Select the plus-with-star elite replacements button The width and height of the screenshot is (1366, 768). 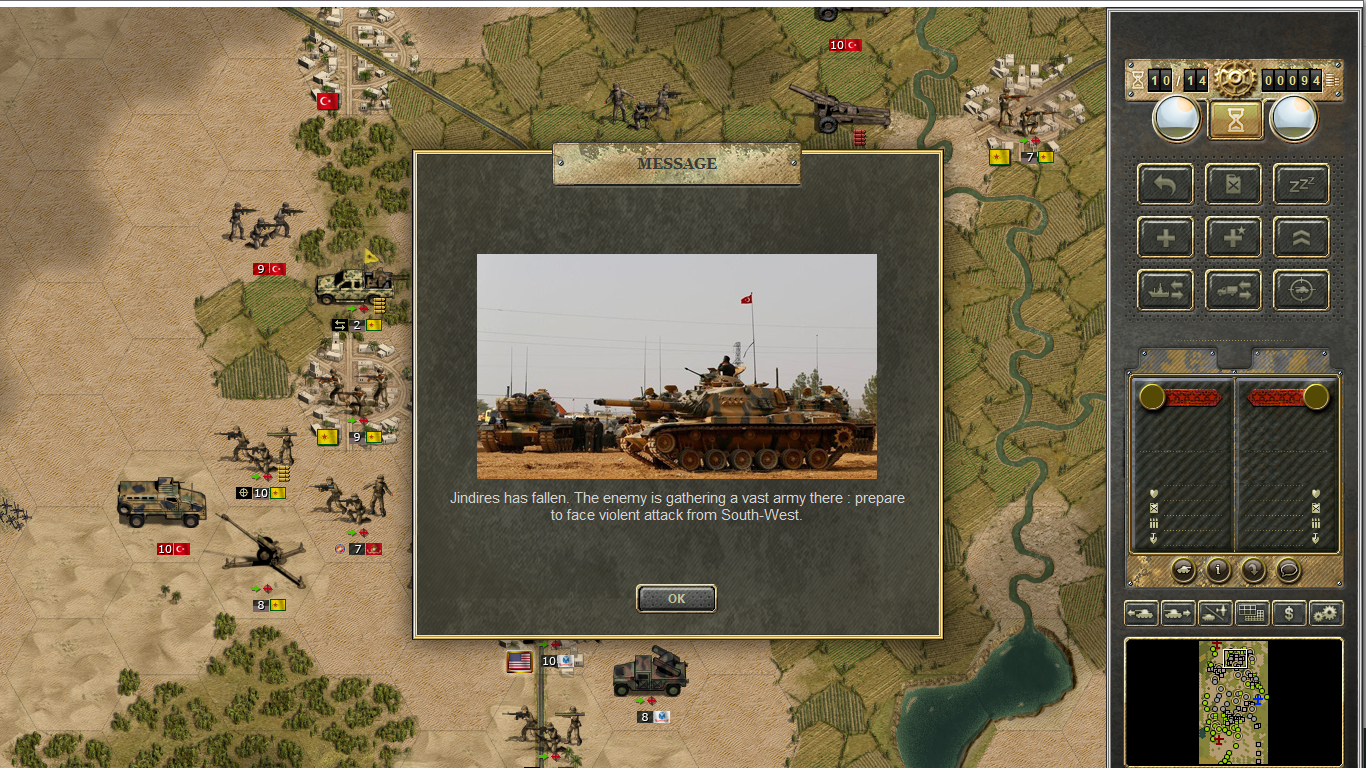(1233, 238)
